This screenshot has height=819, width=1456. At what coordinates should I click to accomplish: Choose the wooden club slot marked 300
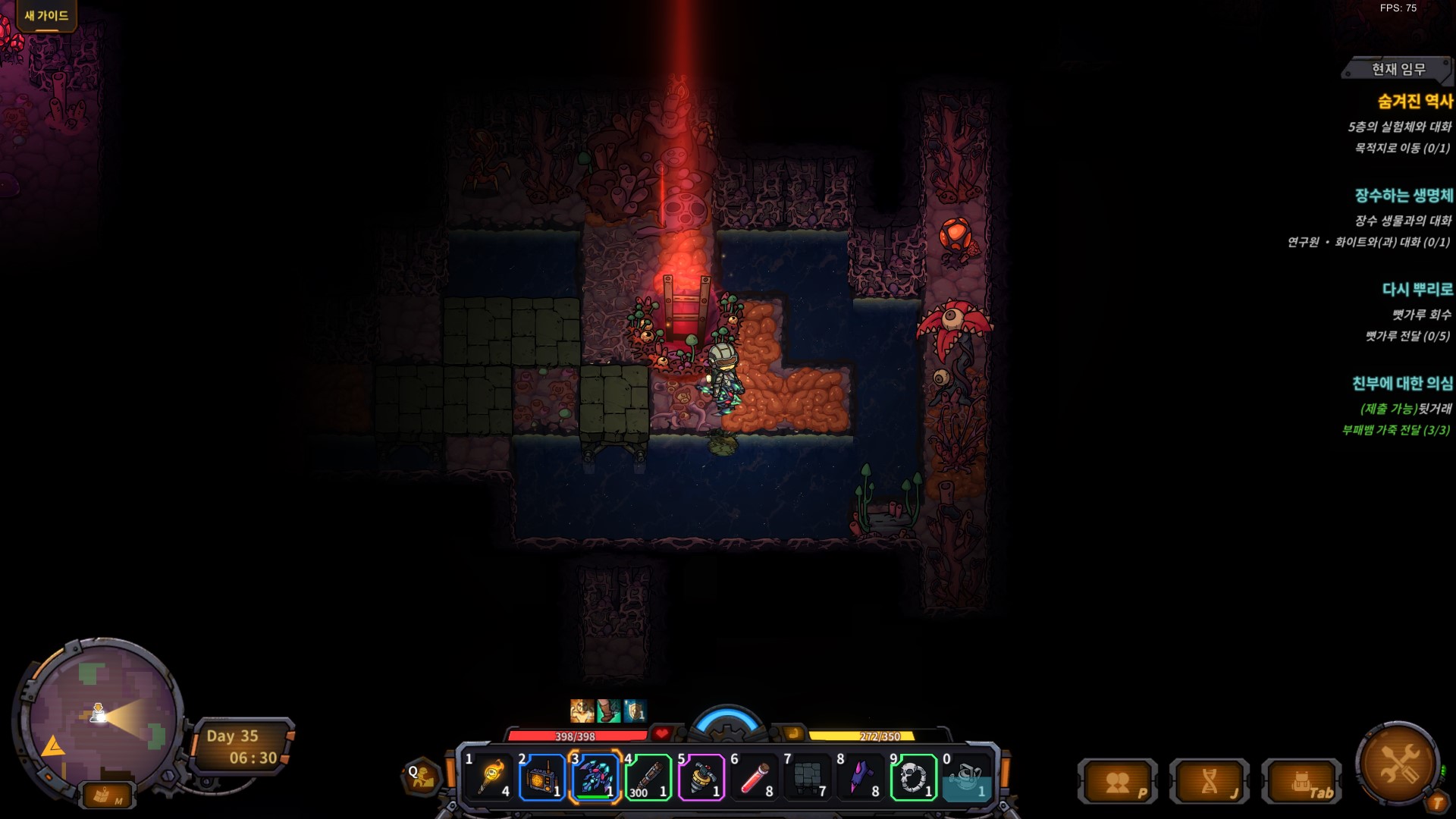click(x=648, y=777)
